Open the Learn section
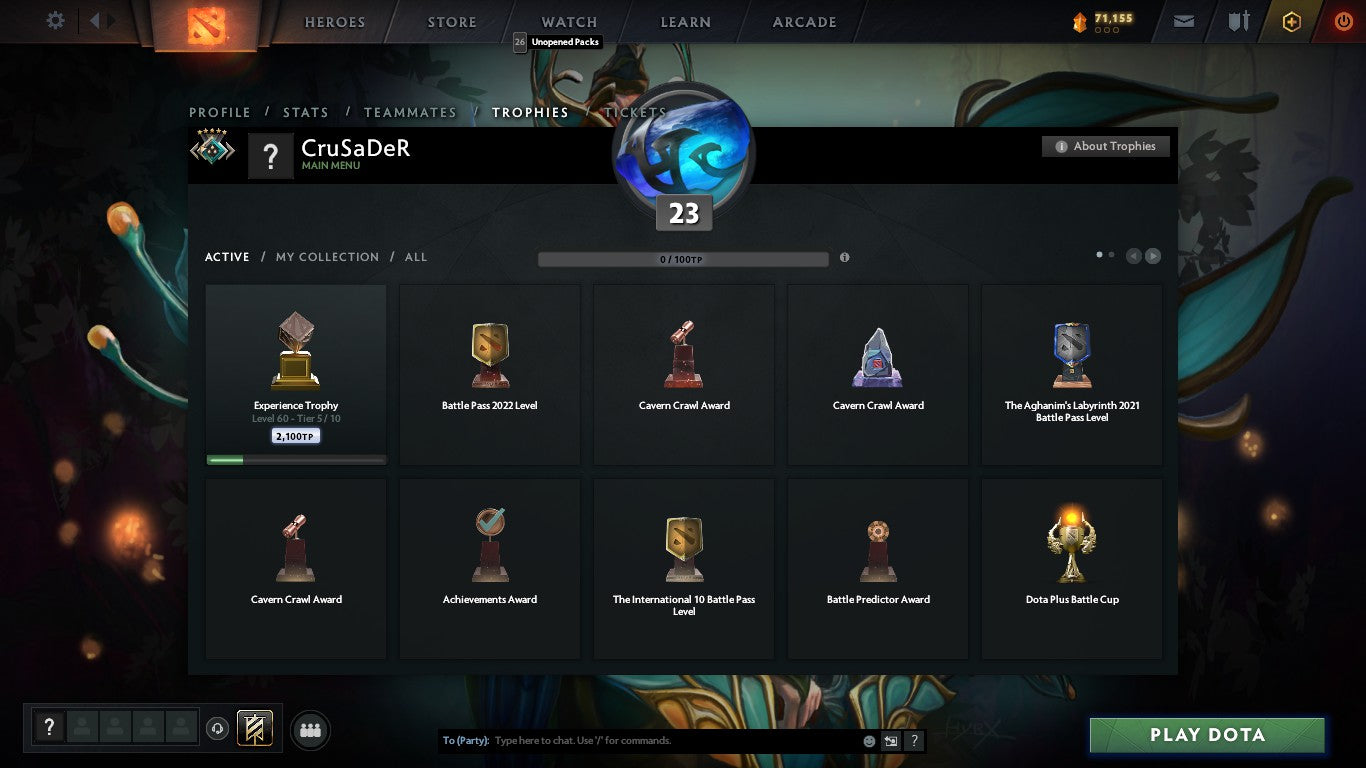 tap(685, 22)
